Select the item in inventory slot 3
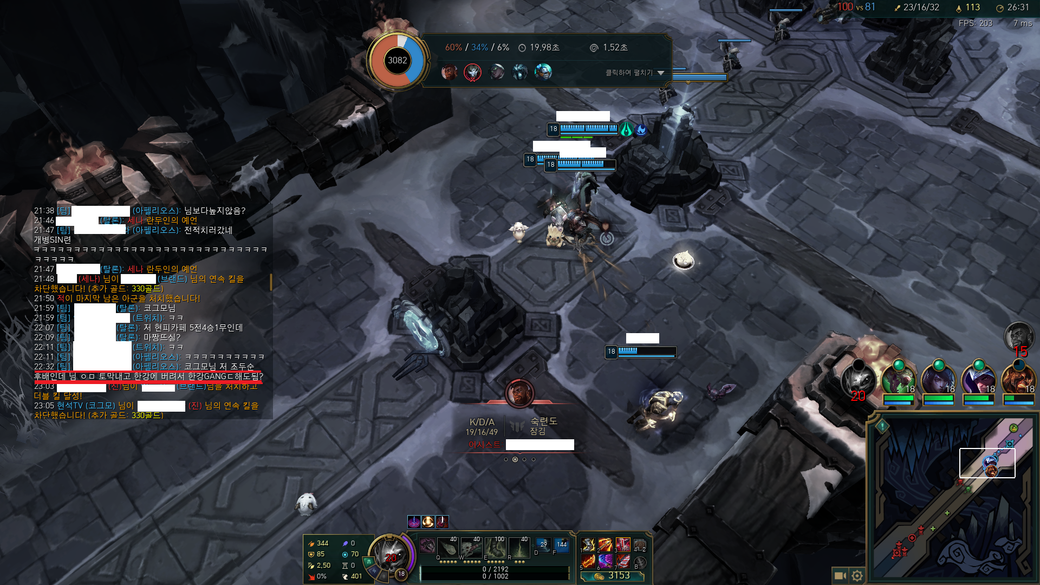Image resolution: width=1040 pixels, height=585 pixels. click(622, 545)
